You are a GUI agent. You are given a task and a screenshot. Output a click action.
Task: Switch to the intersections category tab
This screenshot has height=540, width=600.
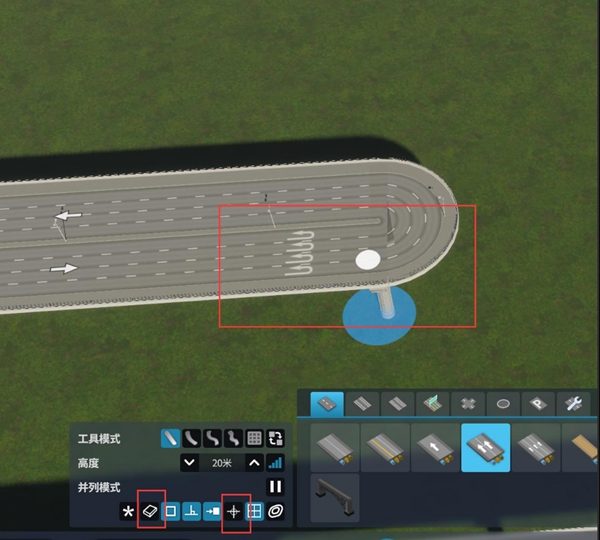(467, 404)
